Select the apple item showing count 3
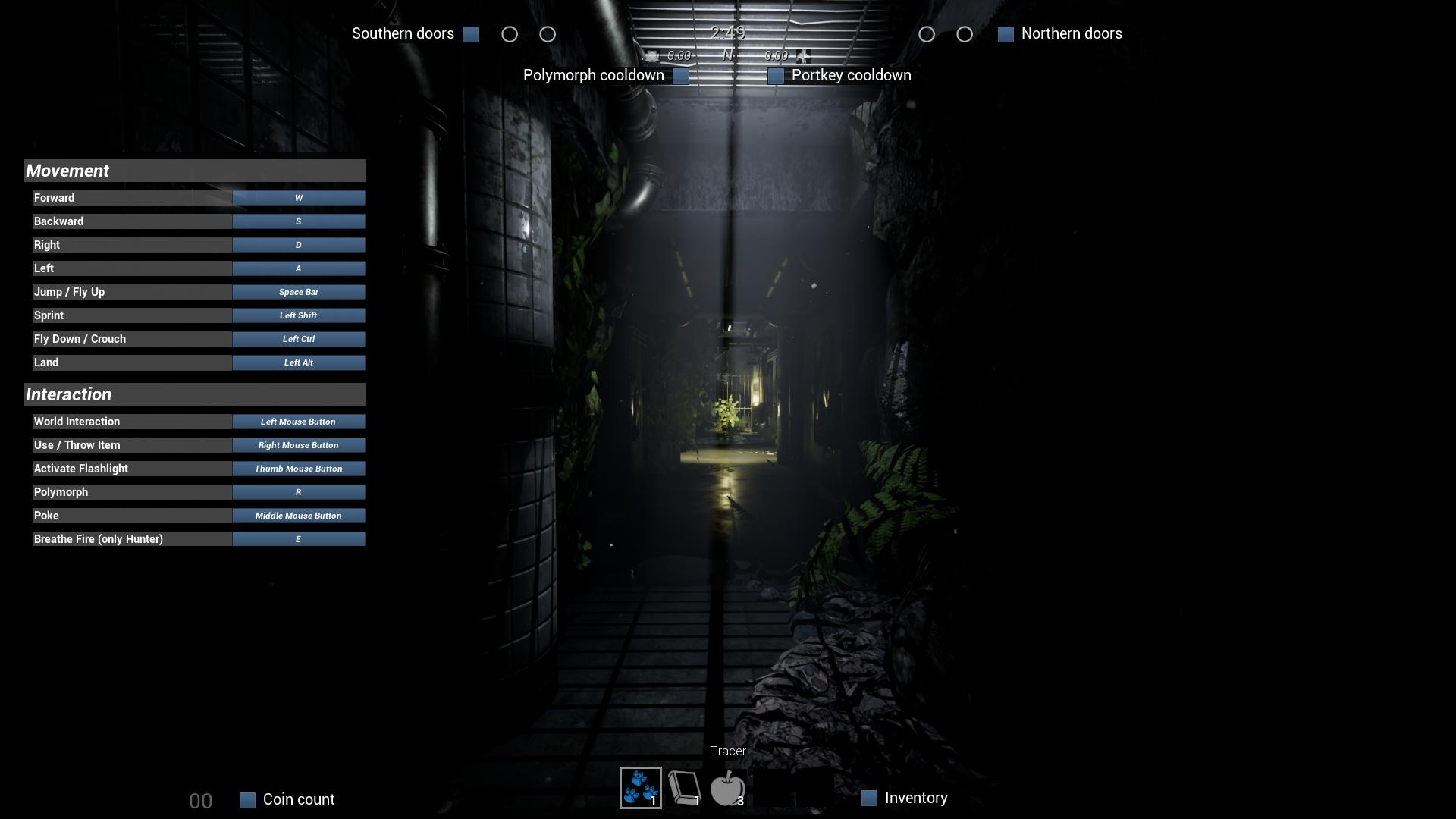 (x=728, y=789)
